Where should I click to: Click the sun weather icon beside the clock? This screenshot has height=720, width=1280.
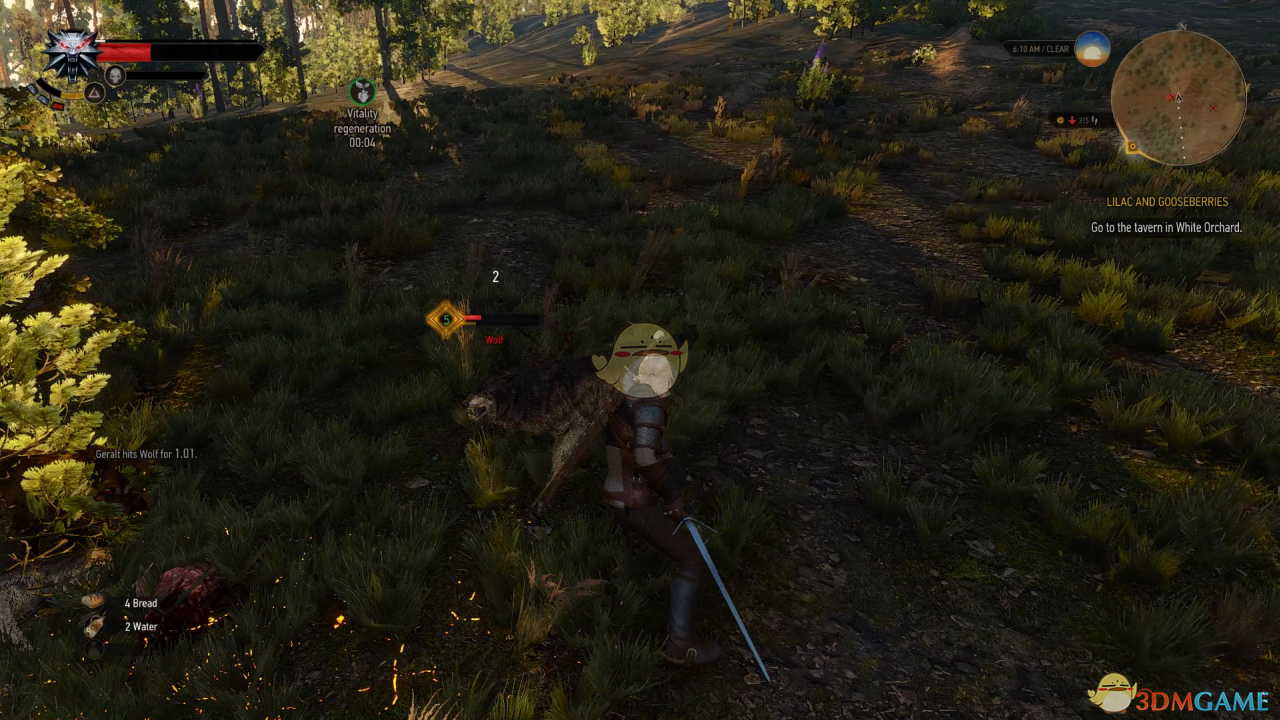[x=1092, y=48]
